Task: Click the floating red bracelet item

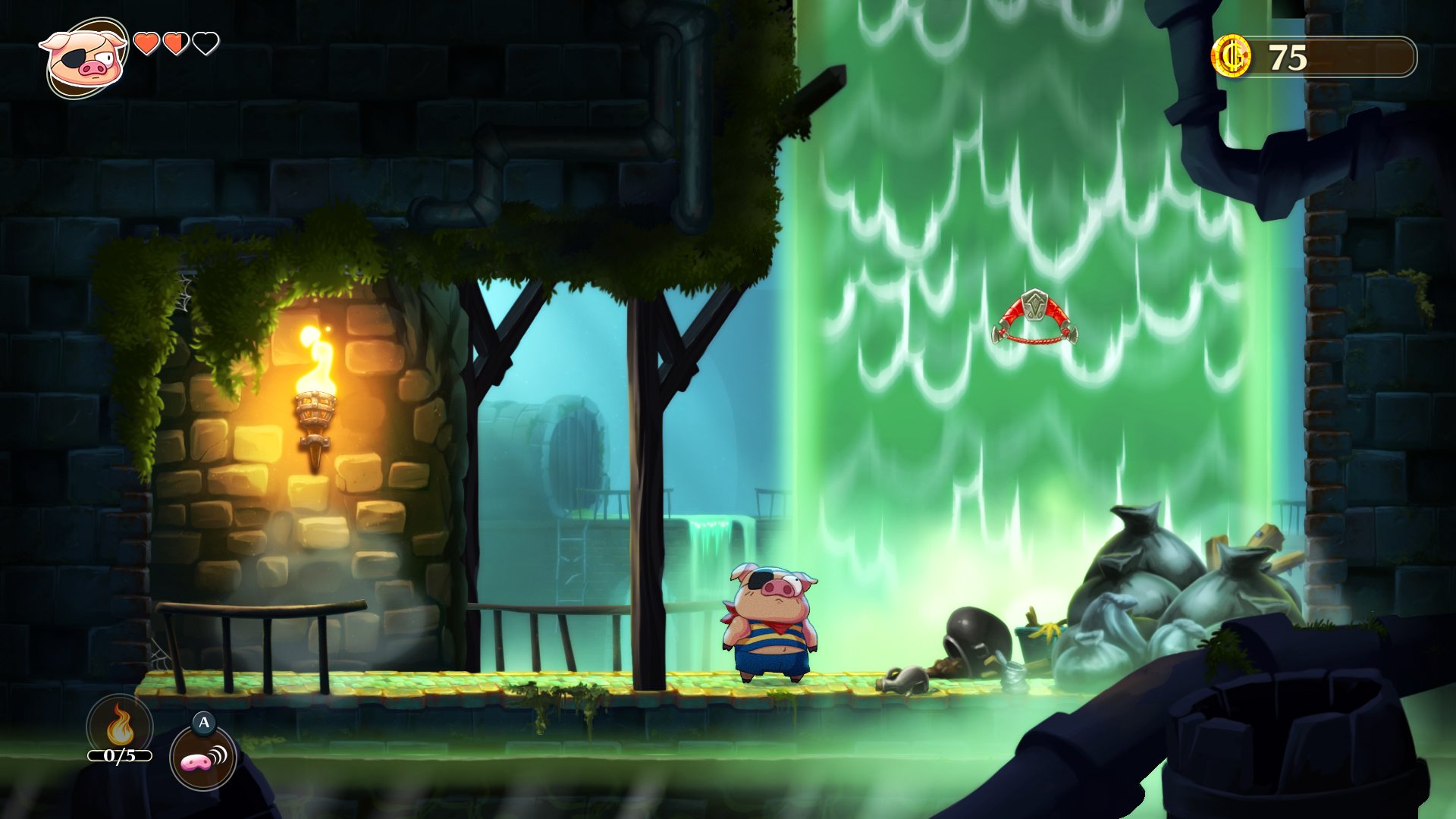Action: pos(1037,318)
